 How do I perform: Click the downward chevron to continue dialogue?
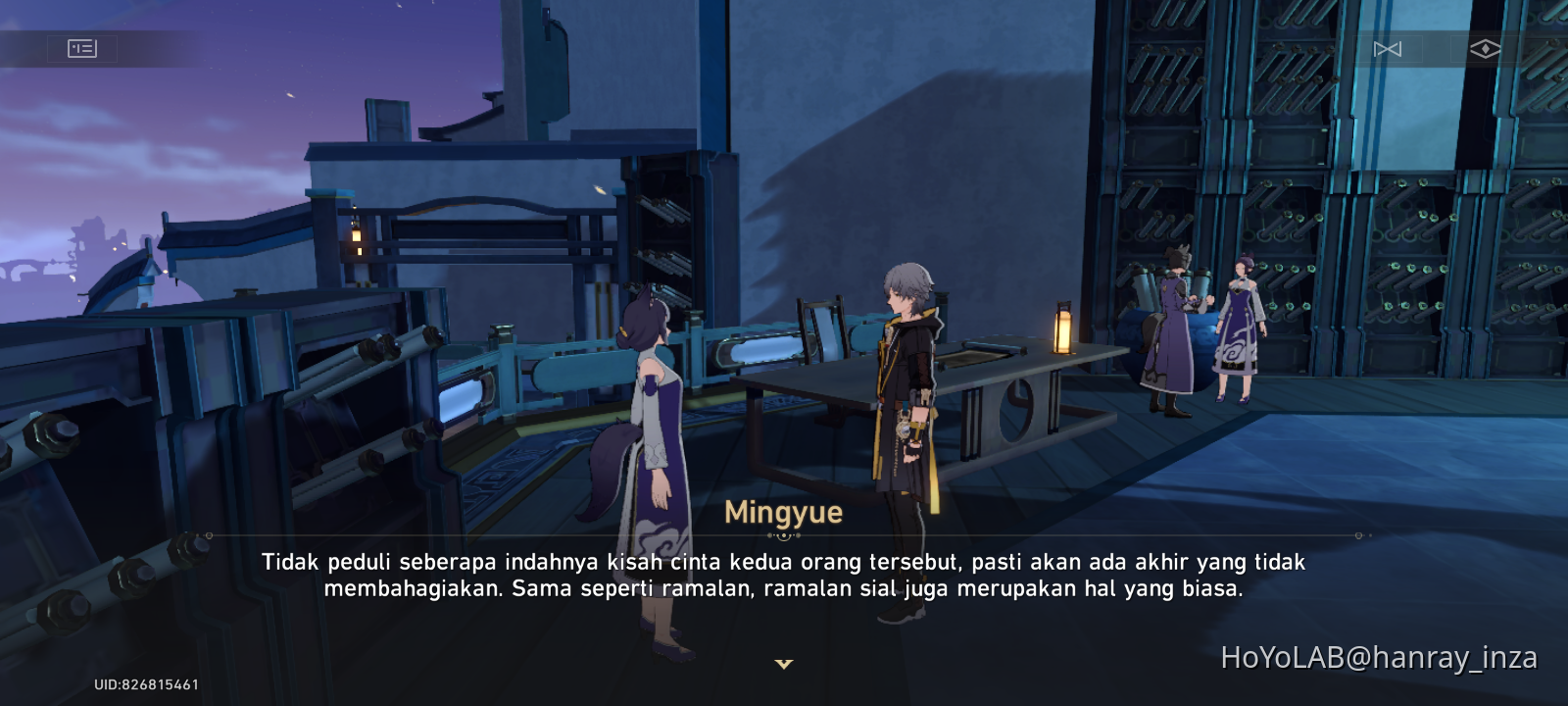[783, 663]
